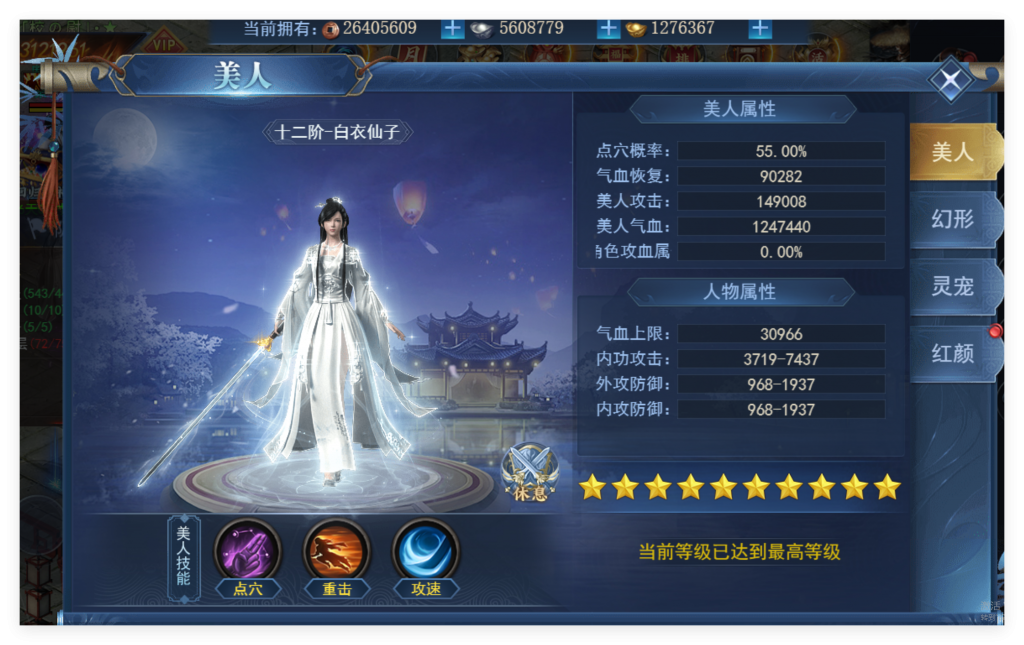The height and width of the screenshot is (645, 1024).
Task: Show the 红颜 tab
Action: (952, 353)
